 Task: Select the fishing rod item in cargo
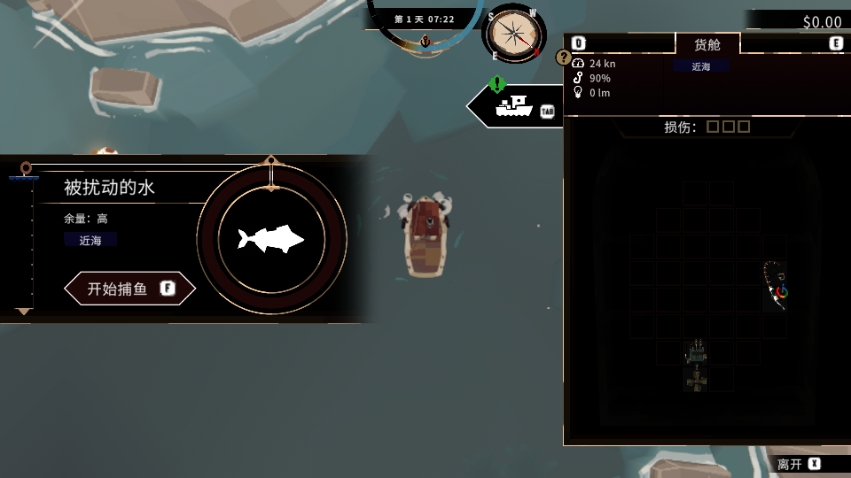point(775,286)
